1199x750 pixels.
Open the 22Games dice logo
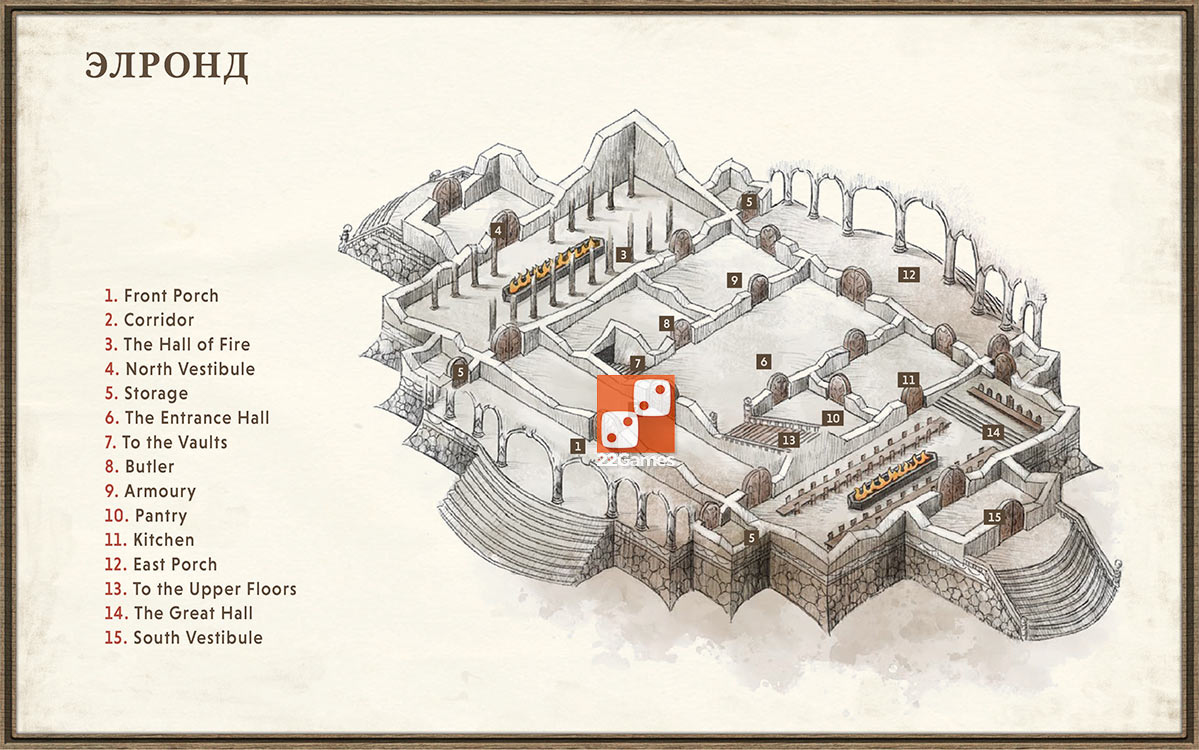coord(636,414)
